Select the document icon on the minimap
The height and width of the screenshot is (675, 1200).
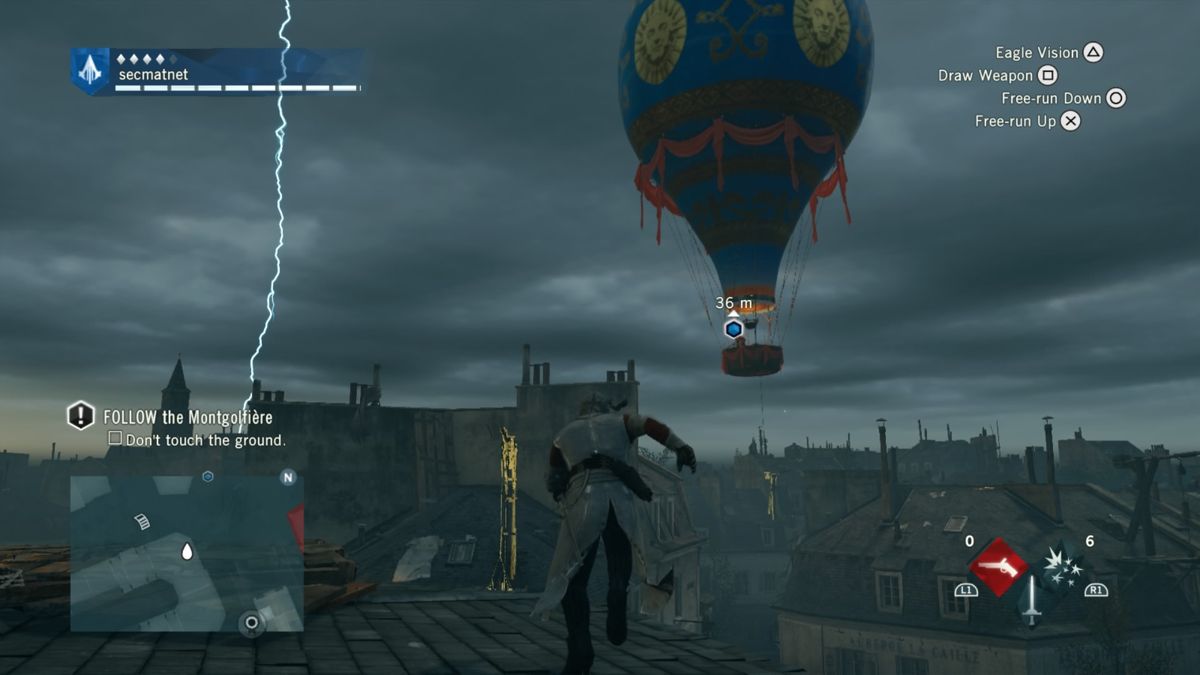click(142, 521)
